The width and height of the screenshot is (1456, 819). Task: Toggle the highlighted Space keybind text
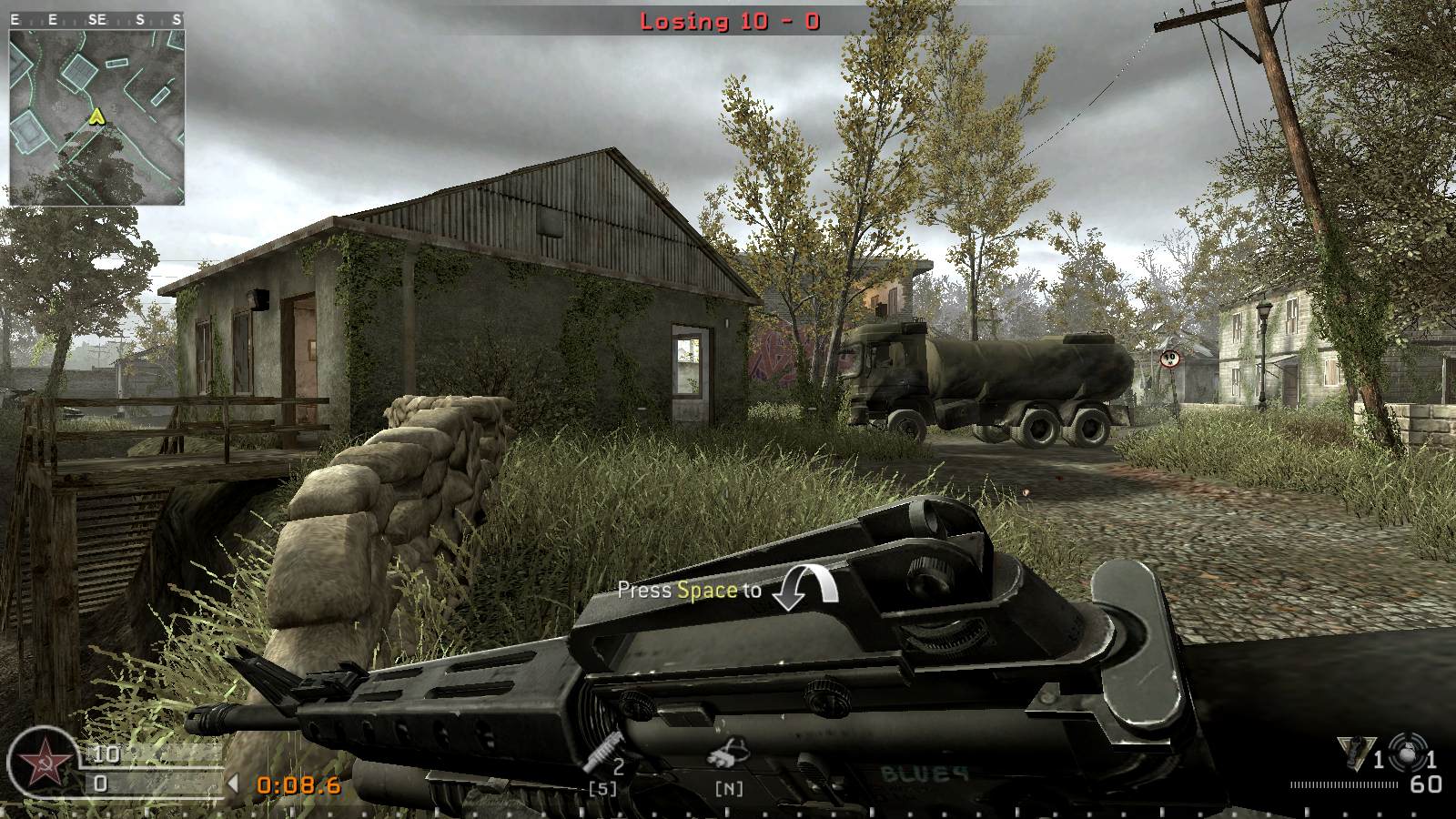(x=705, y=589)
